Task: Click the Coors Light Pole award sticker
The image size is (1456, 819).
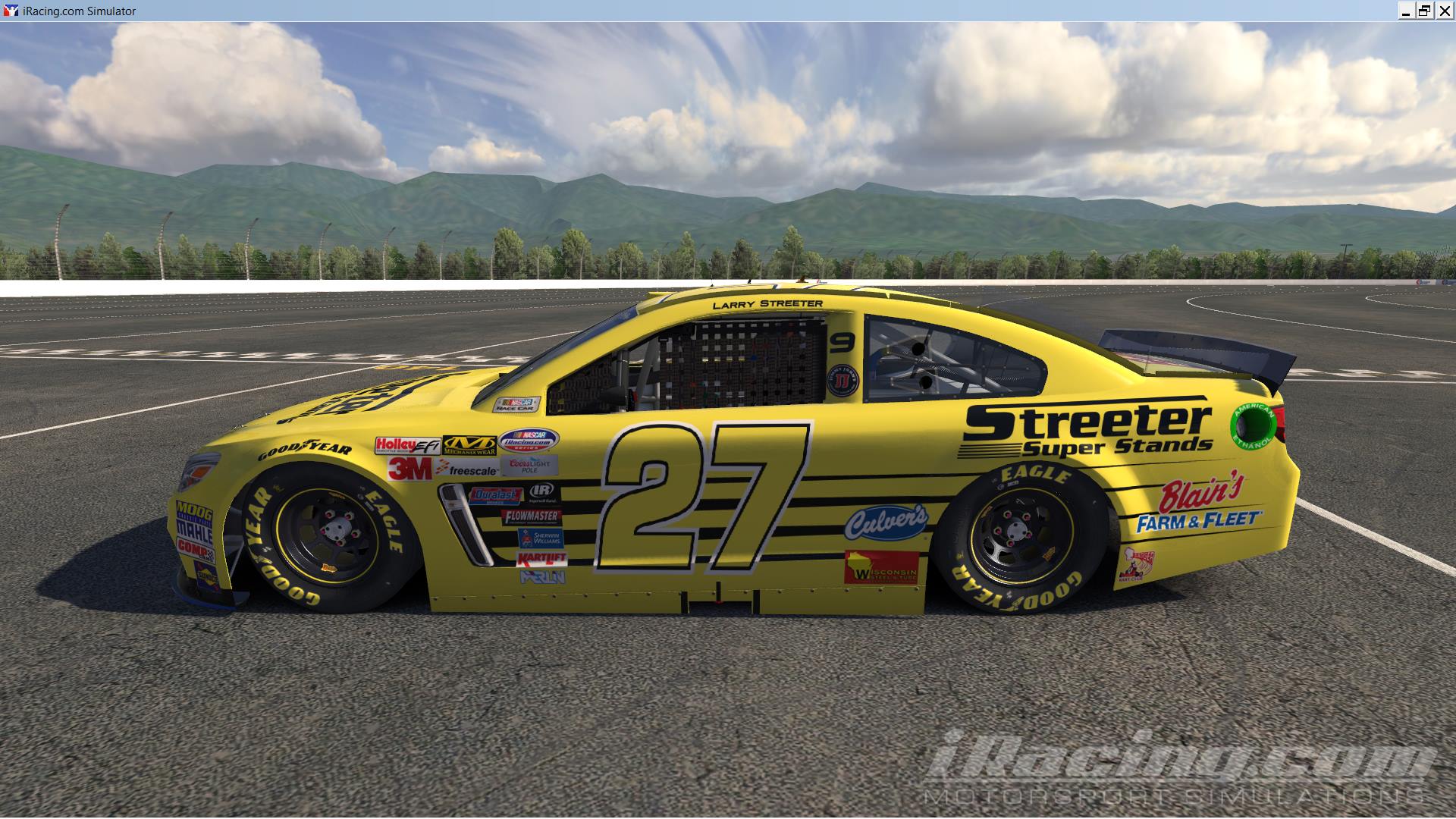Action: point(529,467)
